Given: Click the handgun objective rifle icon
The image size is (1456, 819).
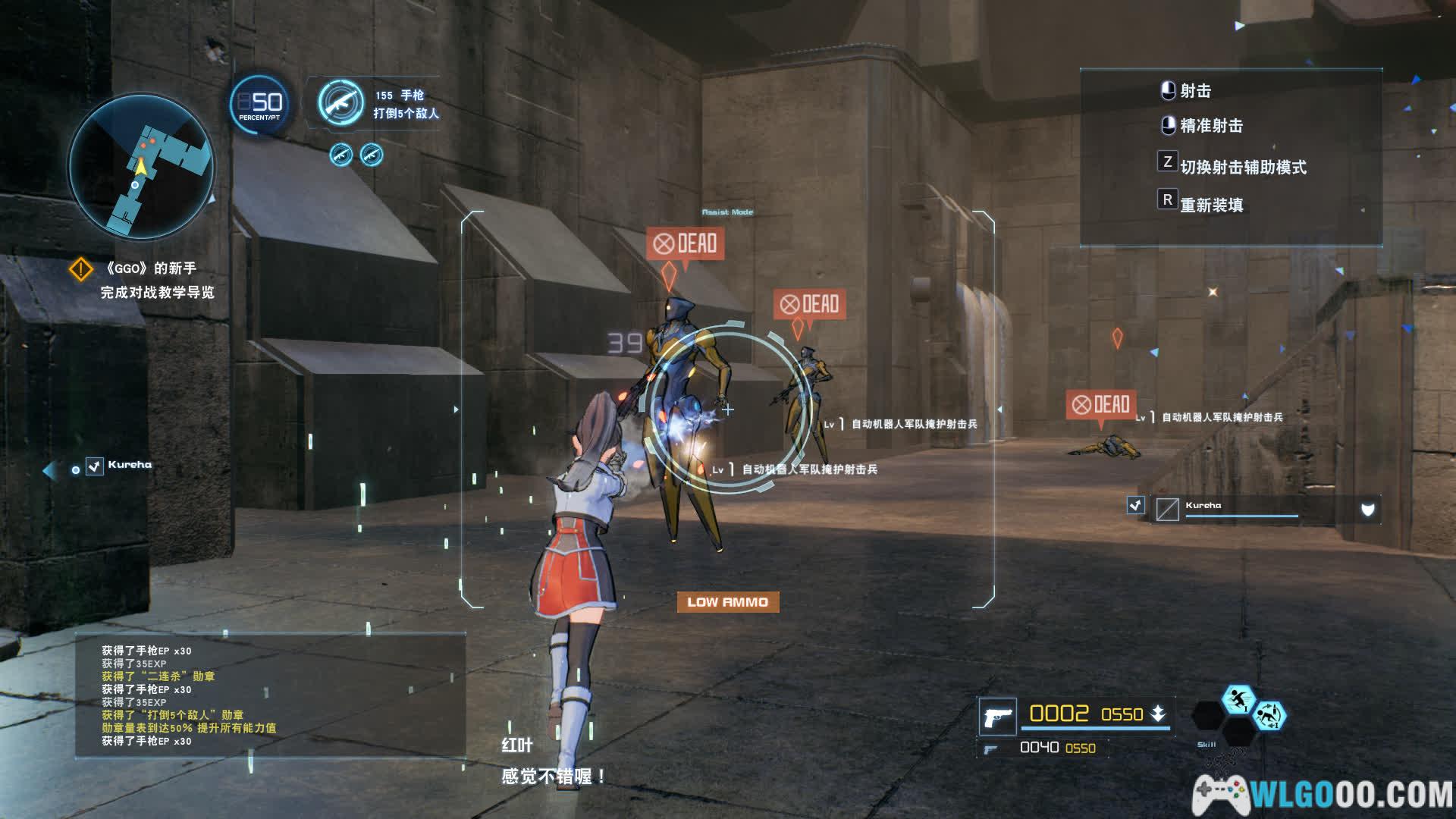Looking at the screenshot, I should click(x=340, y=103).
